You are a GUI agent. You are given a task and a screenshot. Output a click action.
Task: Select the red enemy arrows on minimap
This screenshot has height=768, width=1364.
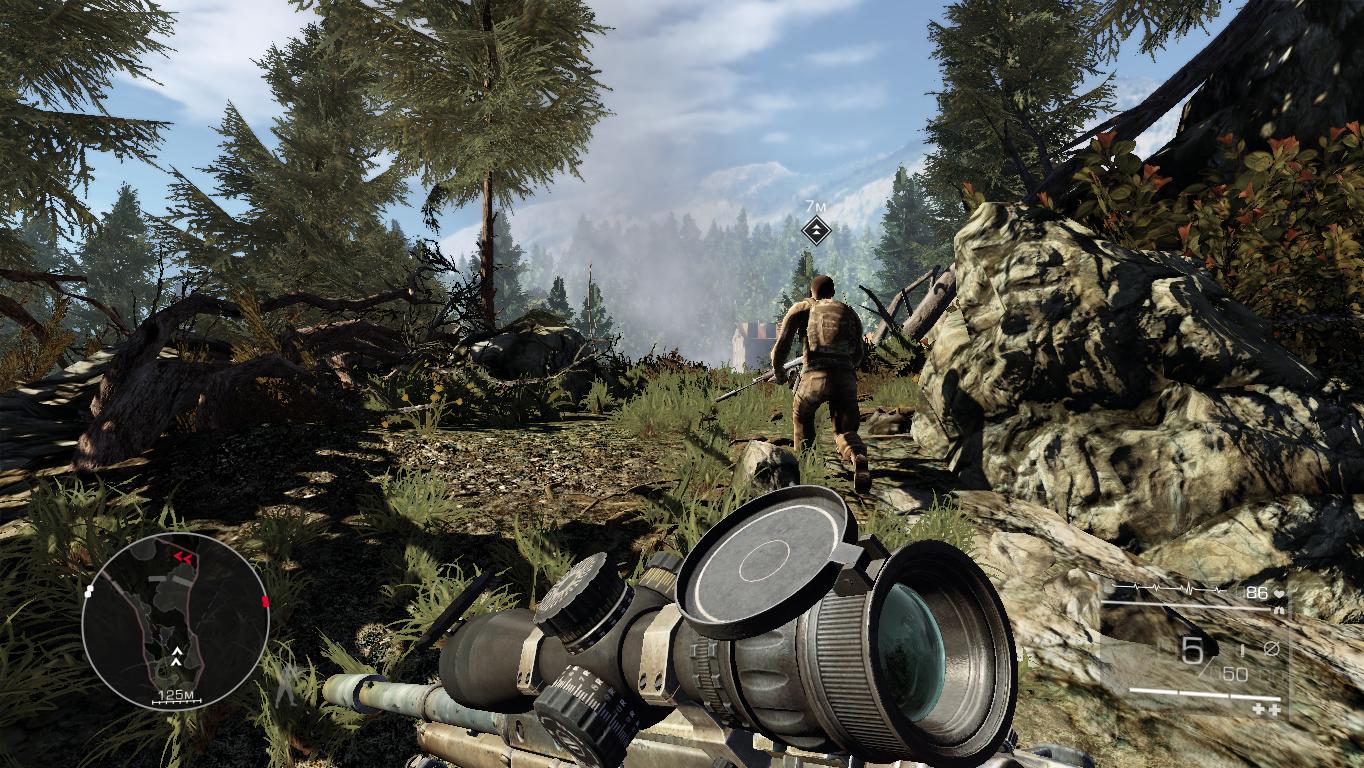tap(183, 556)
